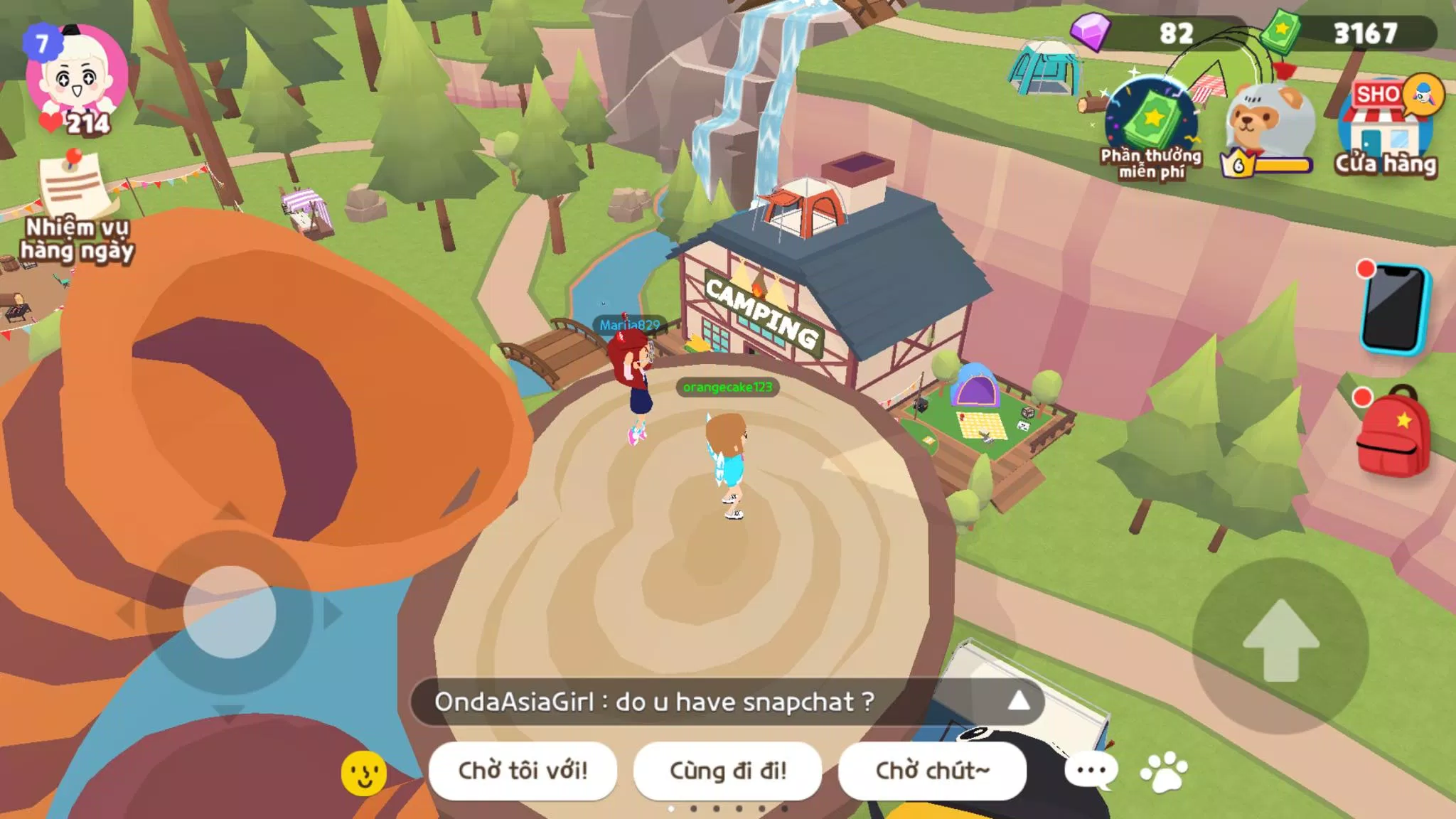Claim the free reward (Phần thưởng miễn phí)
1456x819 pixels.
[1151, 128]
